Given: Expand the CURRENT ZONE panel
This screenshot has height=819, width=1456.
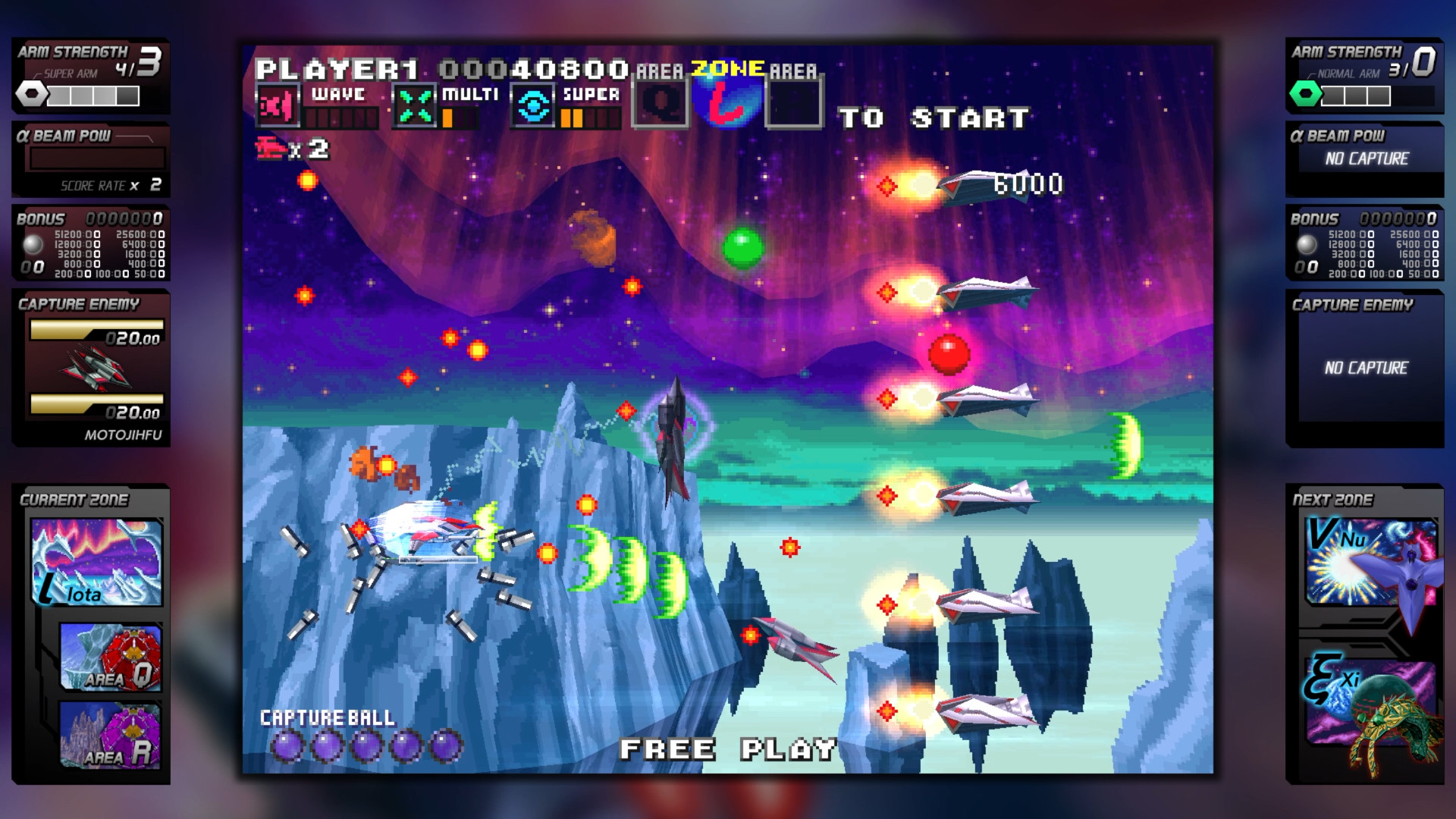Looking at the screenshot, I should coord(76,500).
